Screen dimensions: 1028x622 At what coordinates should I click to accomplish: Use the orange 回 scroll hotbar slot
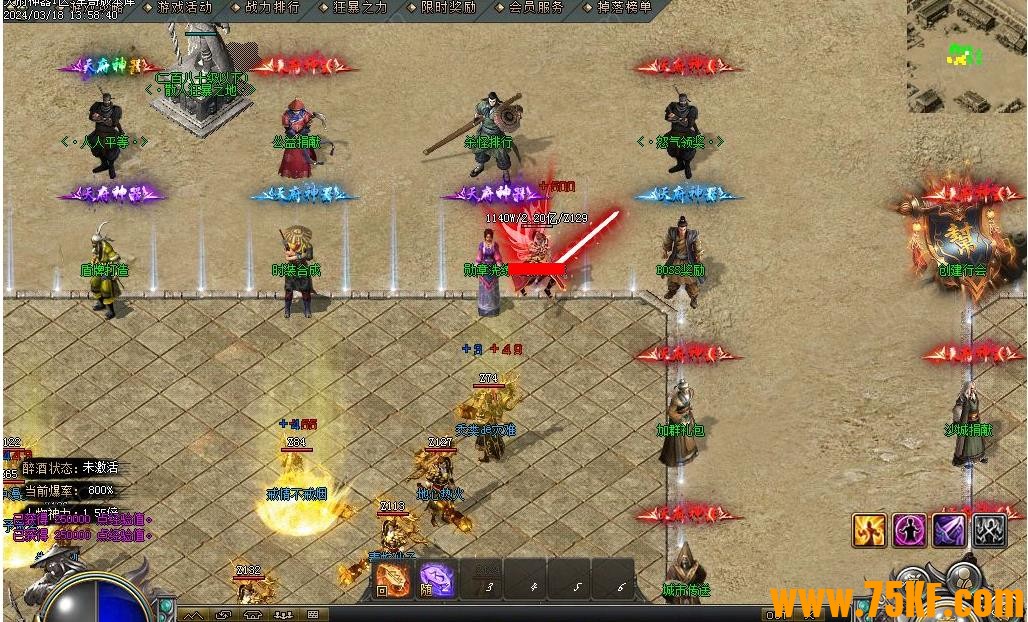coord(392,579)
